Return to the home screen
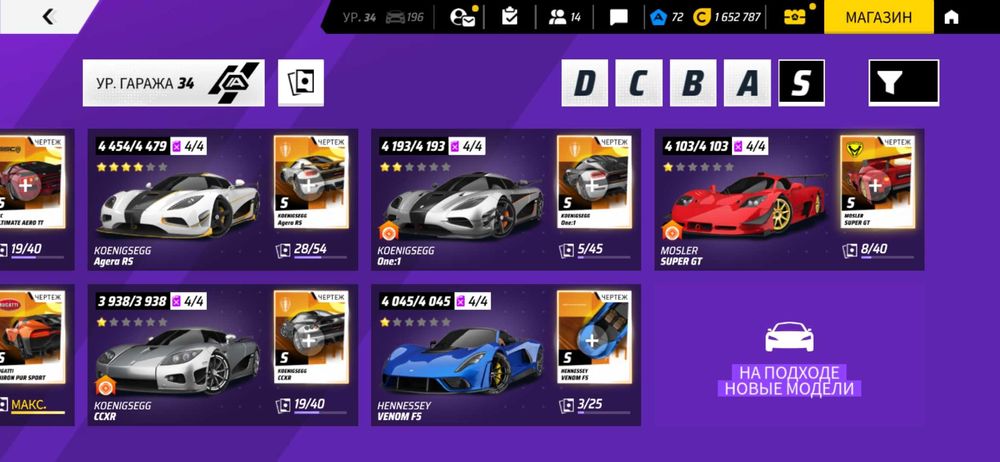The width and height of the screenshot is (1000, 462). (951, 17)
